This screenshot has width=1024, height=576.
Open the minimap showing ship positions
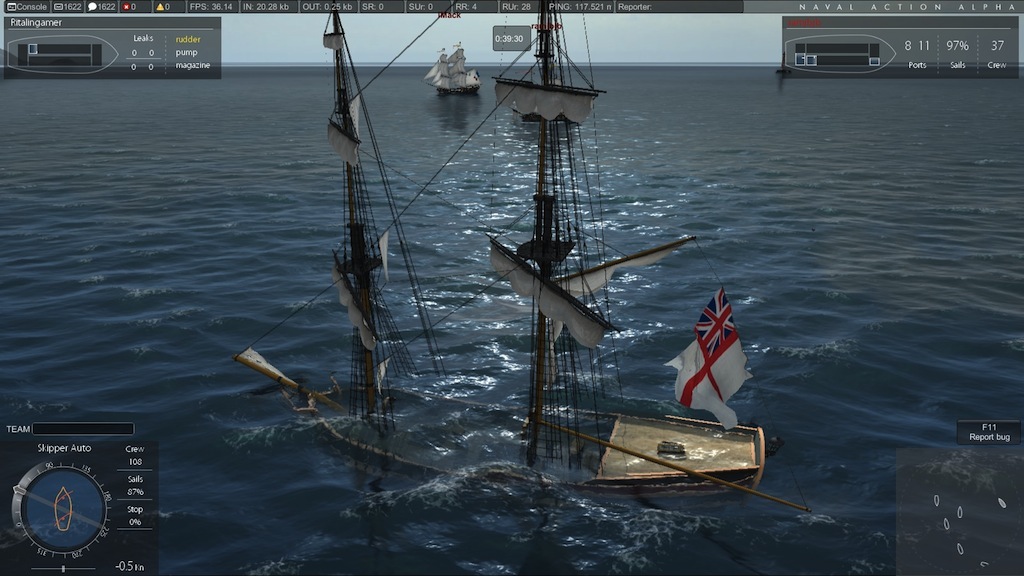pyautogui.click(x=960, y=512)
